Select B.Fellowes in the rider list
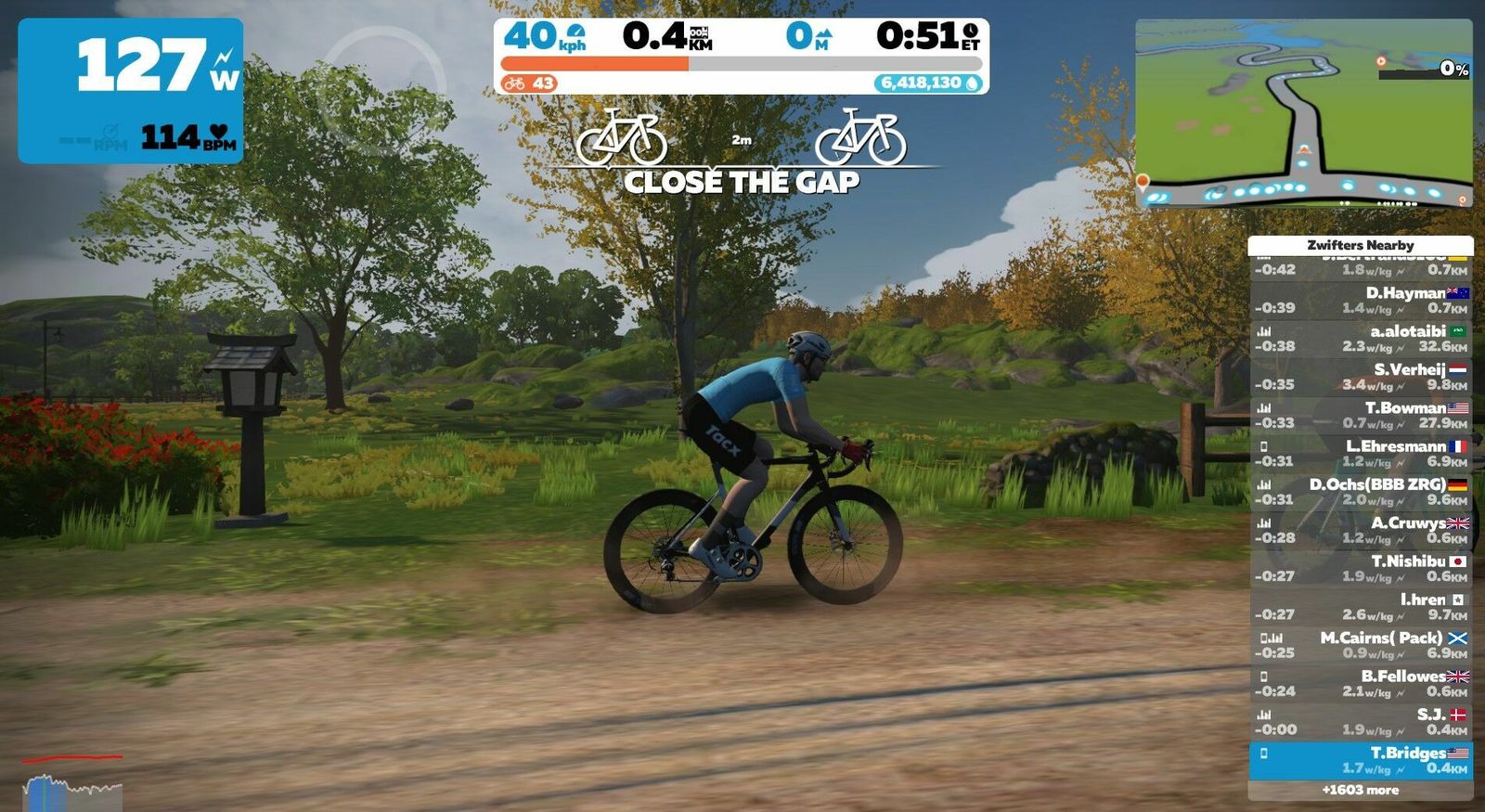The image size is (1485, 812). 1360,684
